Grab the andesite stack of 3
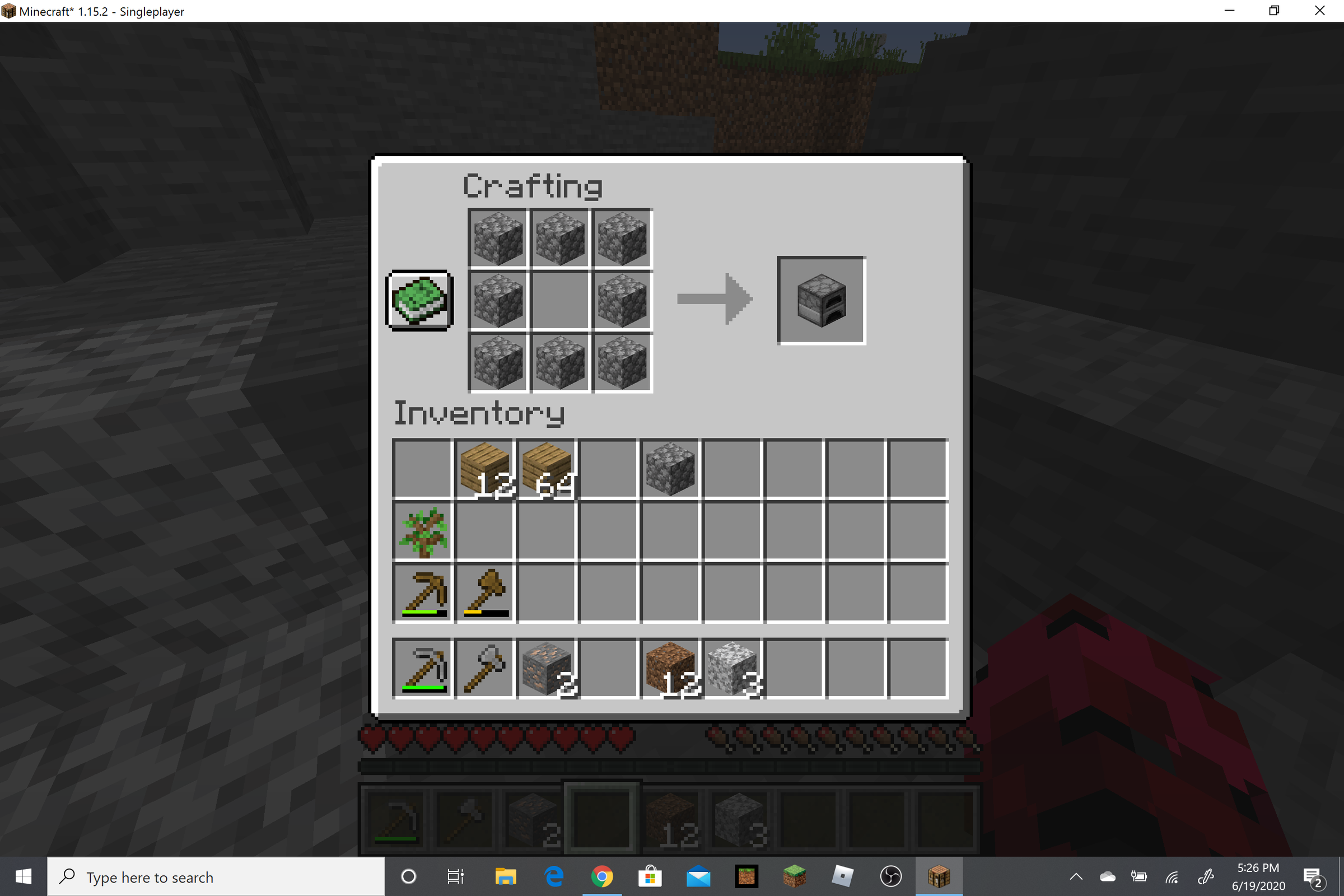The width and height of the screenshot is (1344, 896). 732,669
